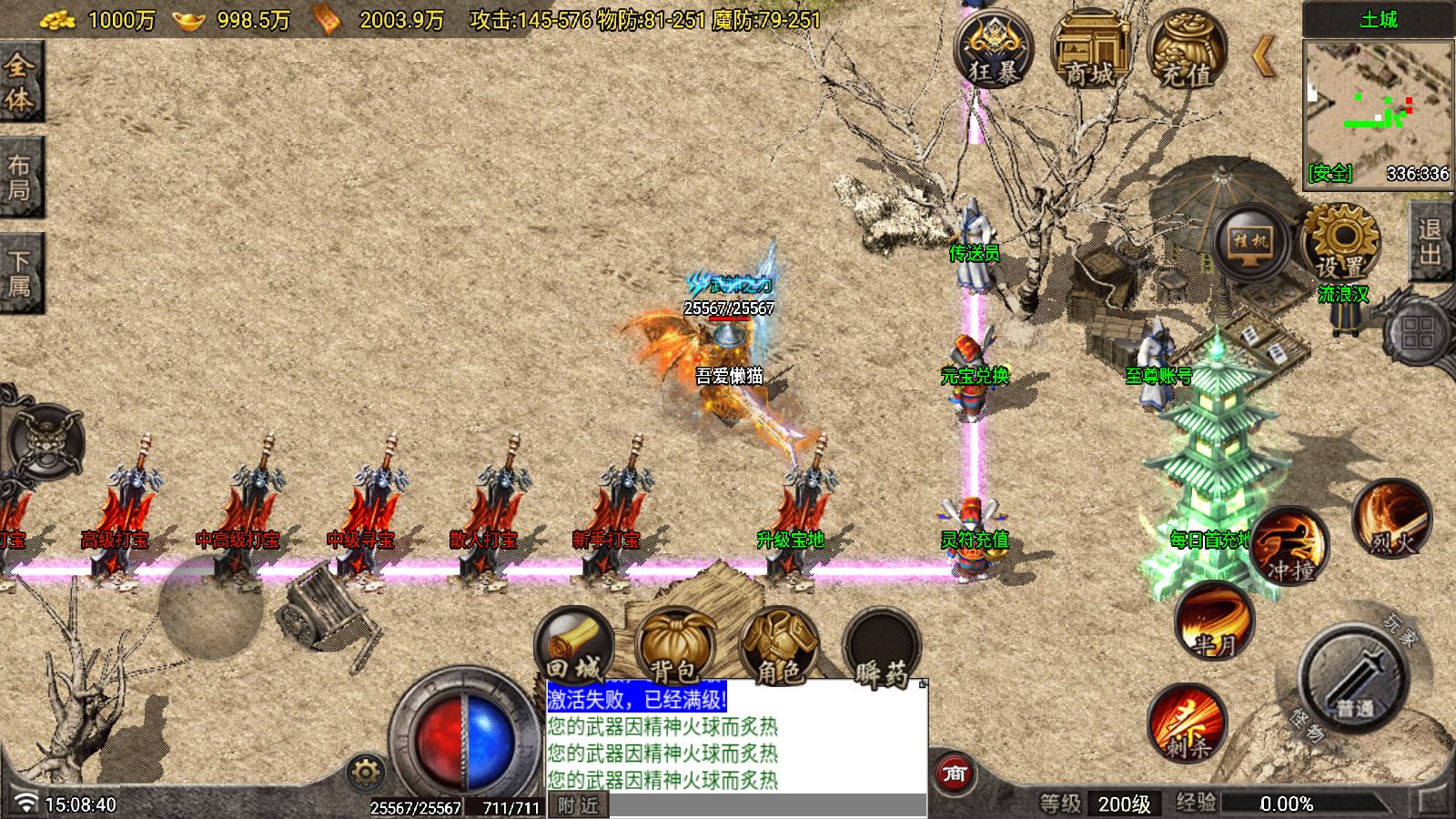Activate the 刺杀 thrust skill

point(1187,723)
